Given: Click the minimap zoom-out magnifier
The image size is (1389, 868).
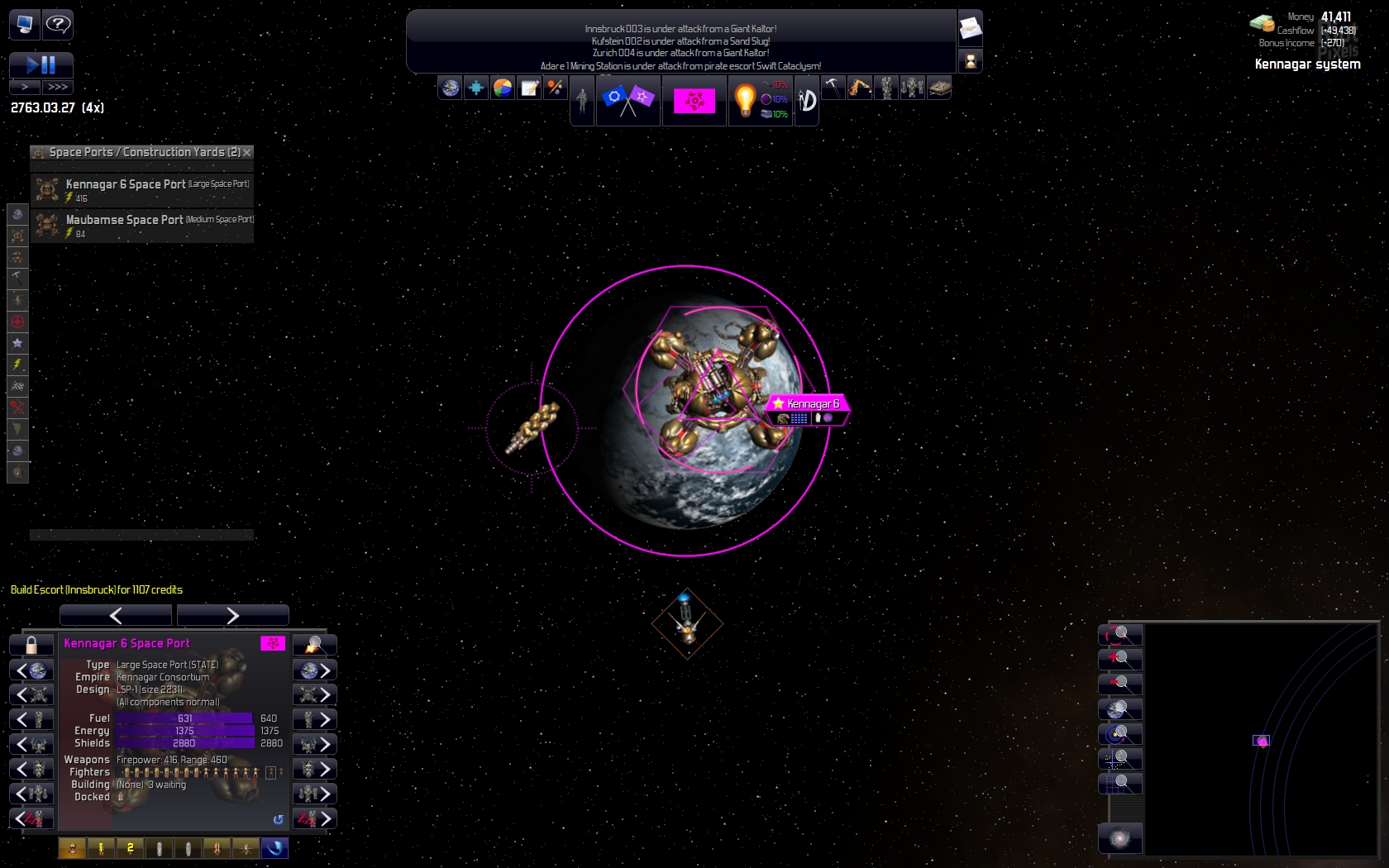Looking at the screenshot, I should tap(1120, 684).
